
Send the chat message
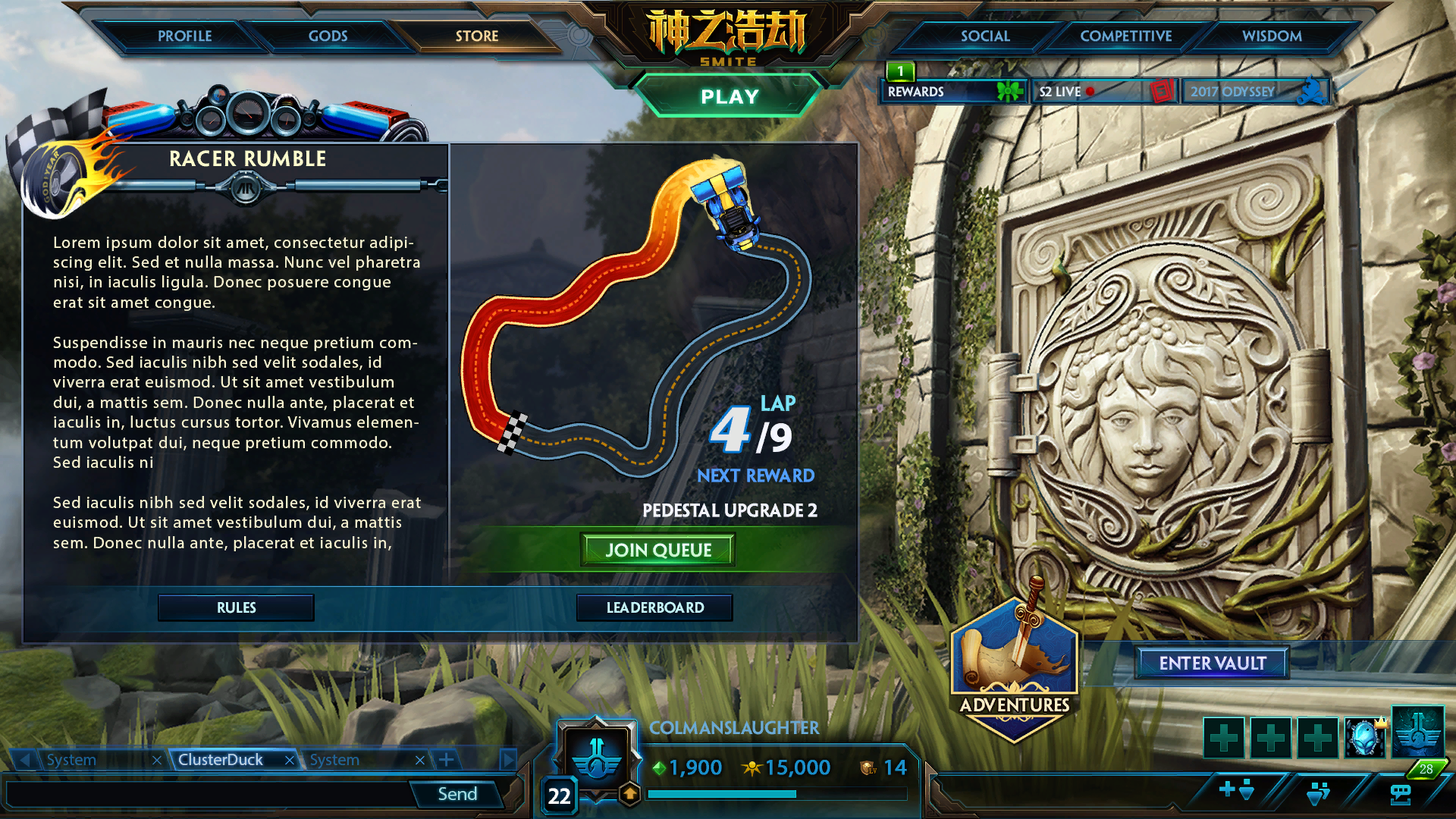point(457,794)
